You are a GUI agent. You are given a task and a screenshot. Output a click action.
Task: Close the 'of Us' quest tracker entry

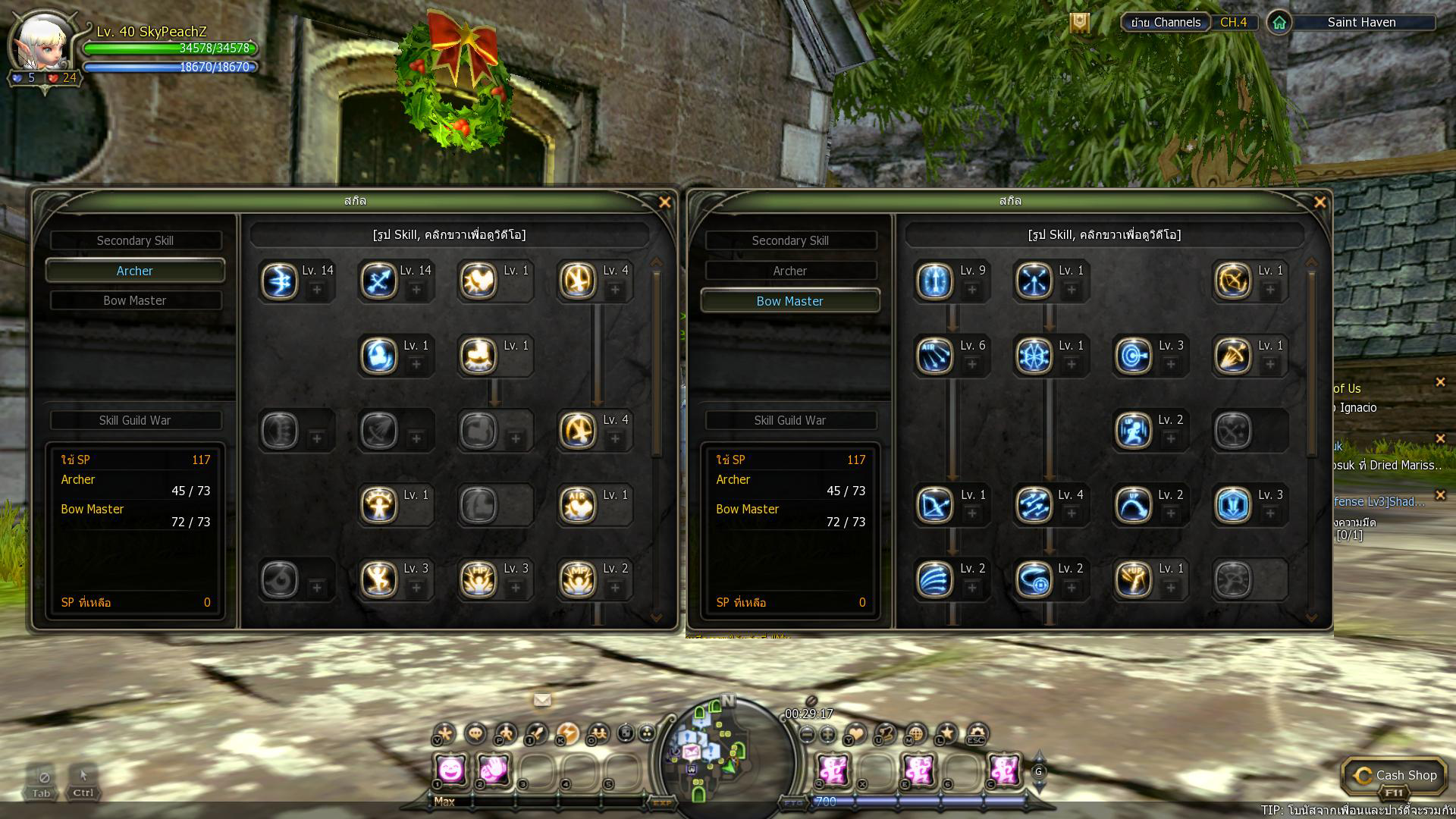(1440, 383)
